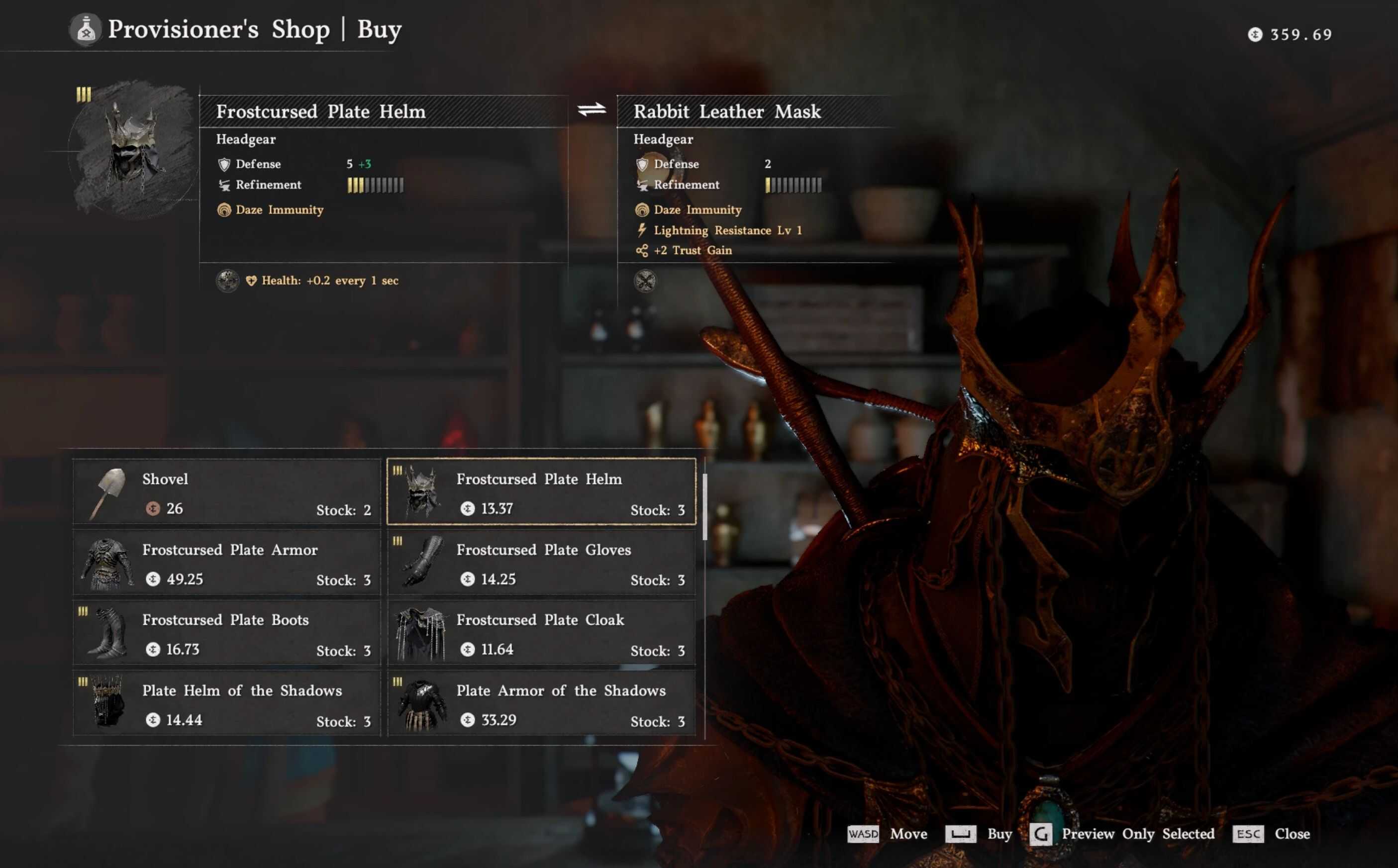Select Plate Helm of the Shadows
This screenshot has width=1398, height=868.
(x=227, y=704)
